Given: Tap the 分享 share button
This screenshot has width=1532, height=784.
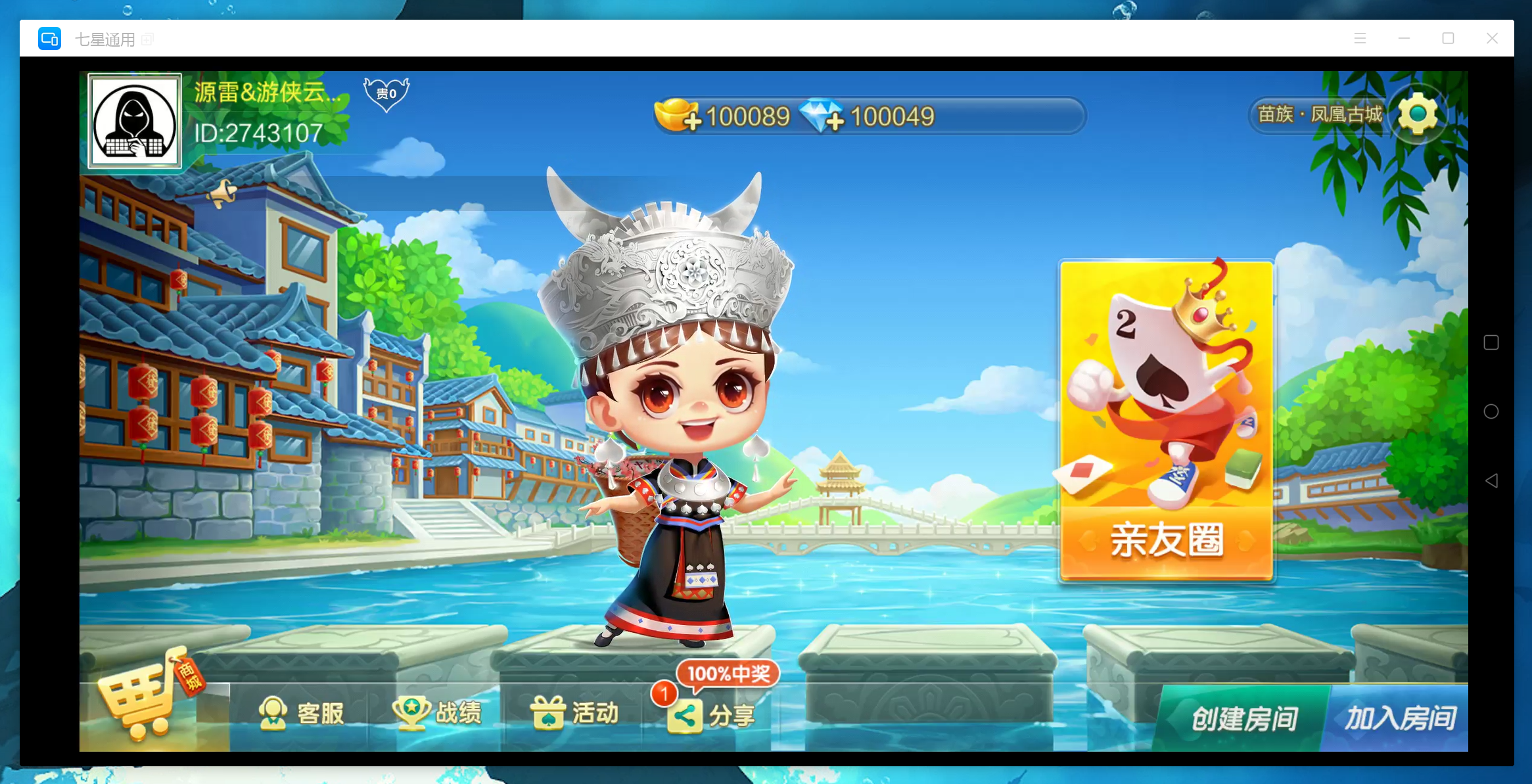Looking at the screenshot, I should (712, 715).
